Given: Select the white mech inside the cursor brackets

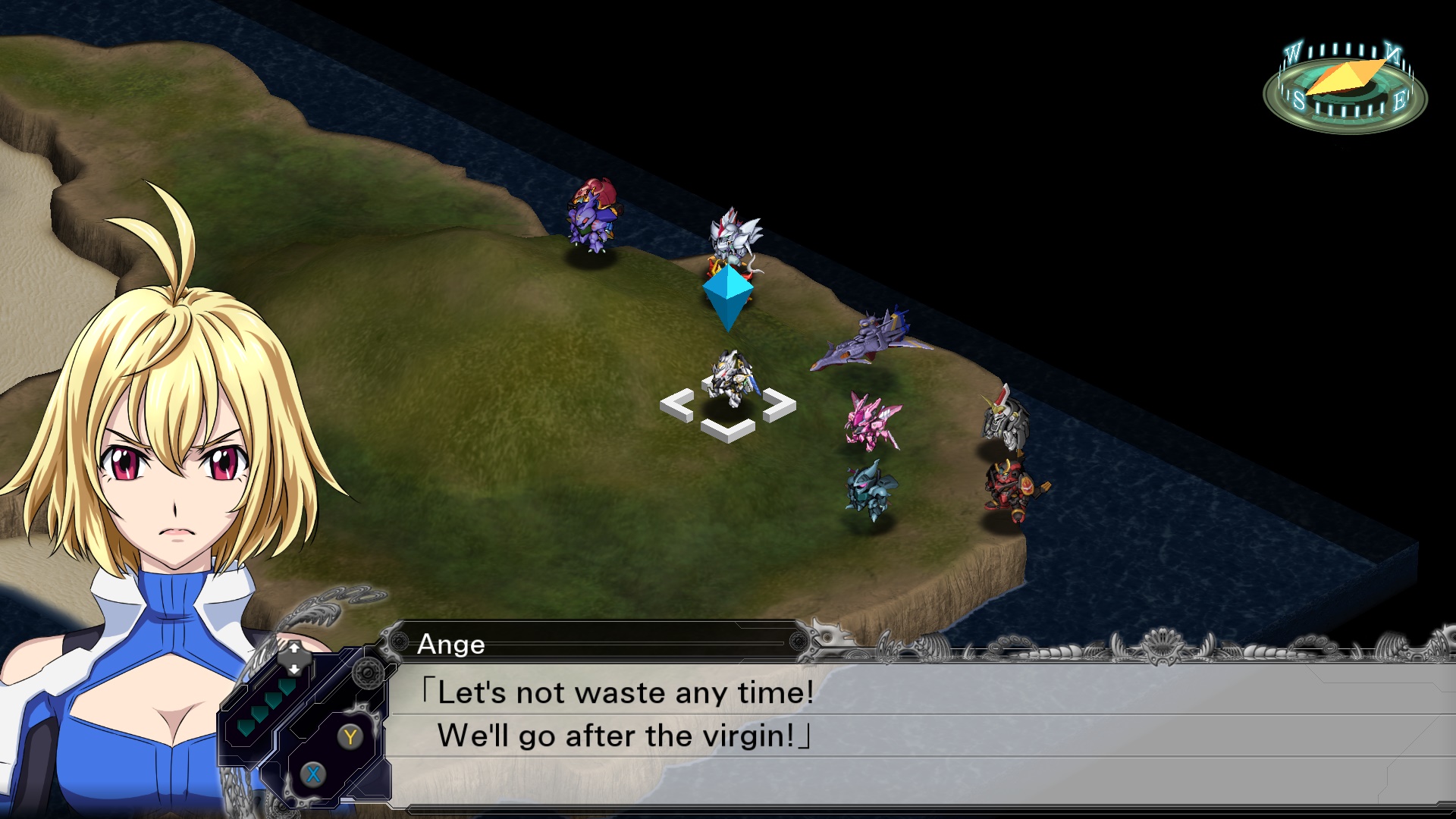Looking at the screenshot, I should (x=728, y=379).
